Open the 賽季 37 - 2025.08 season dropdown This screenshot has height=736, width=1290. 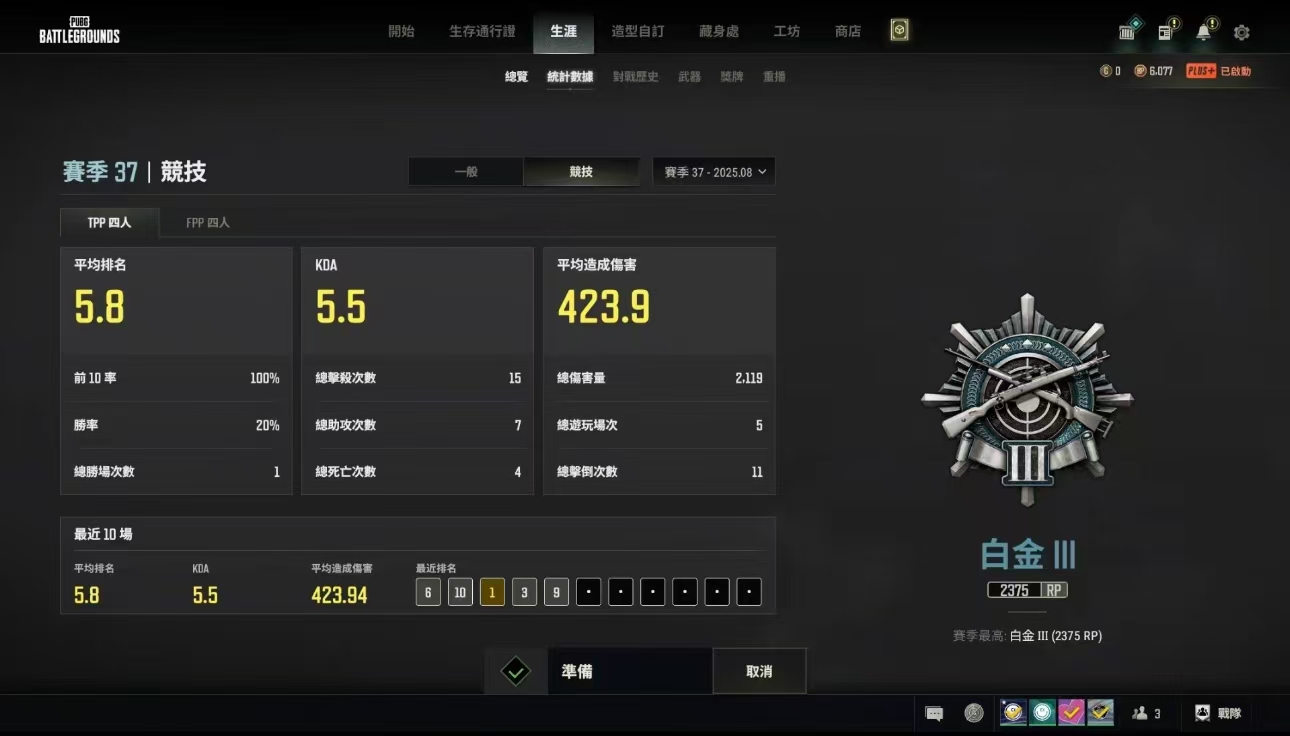713,171
